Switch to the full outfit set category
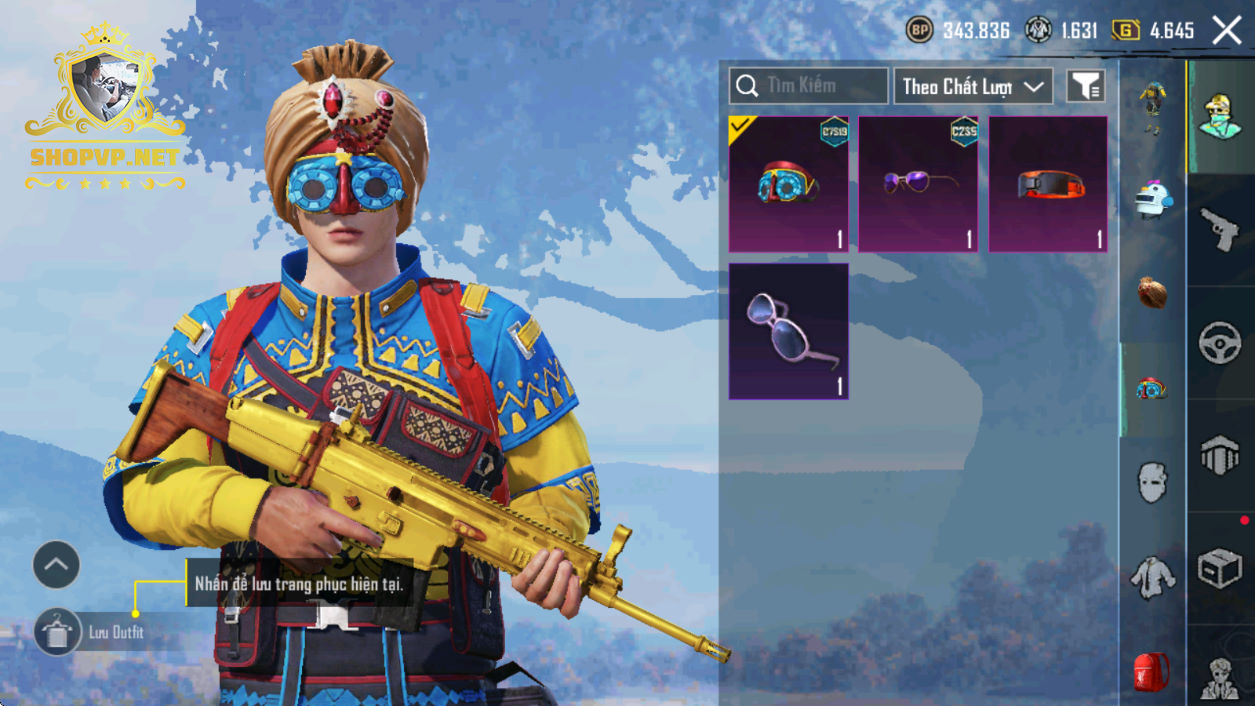The height and width of the screenshot is (706, 1255). click(x=1153, y=105)
